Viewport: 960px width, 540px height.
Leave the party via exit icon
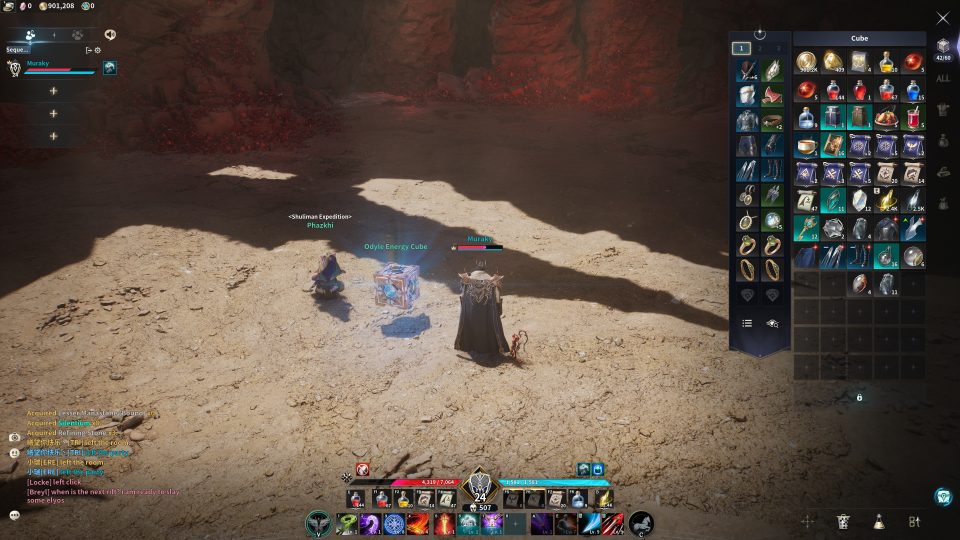coord(88,49)
